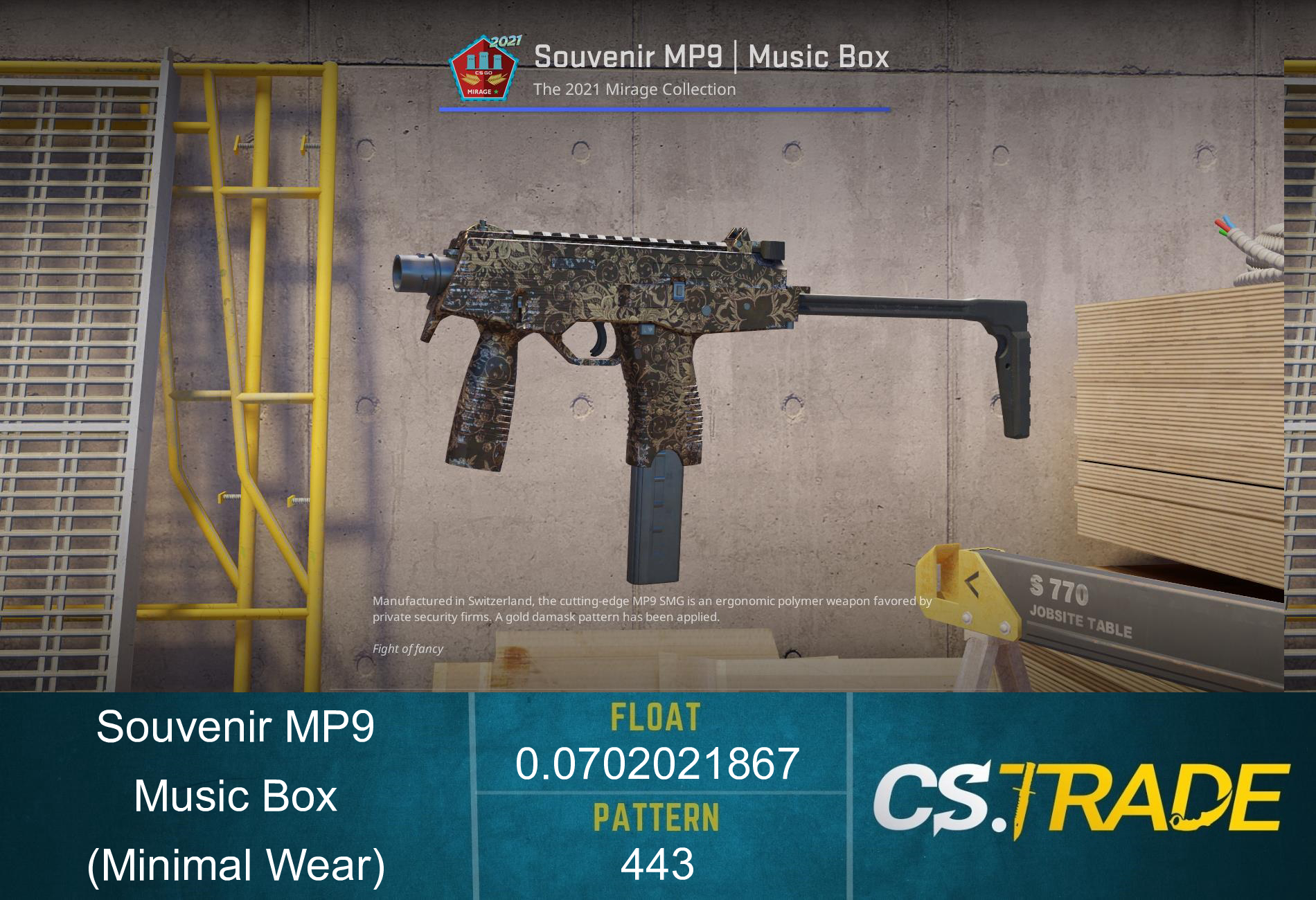Click the CSGO emblem inside the event badge
The height and width of the screenshot is (900, 1316).
483,73
